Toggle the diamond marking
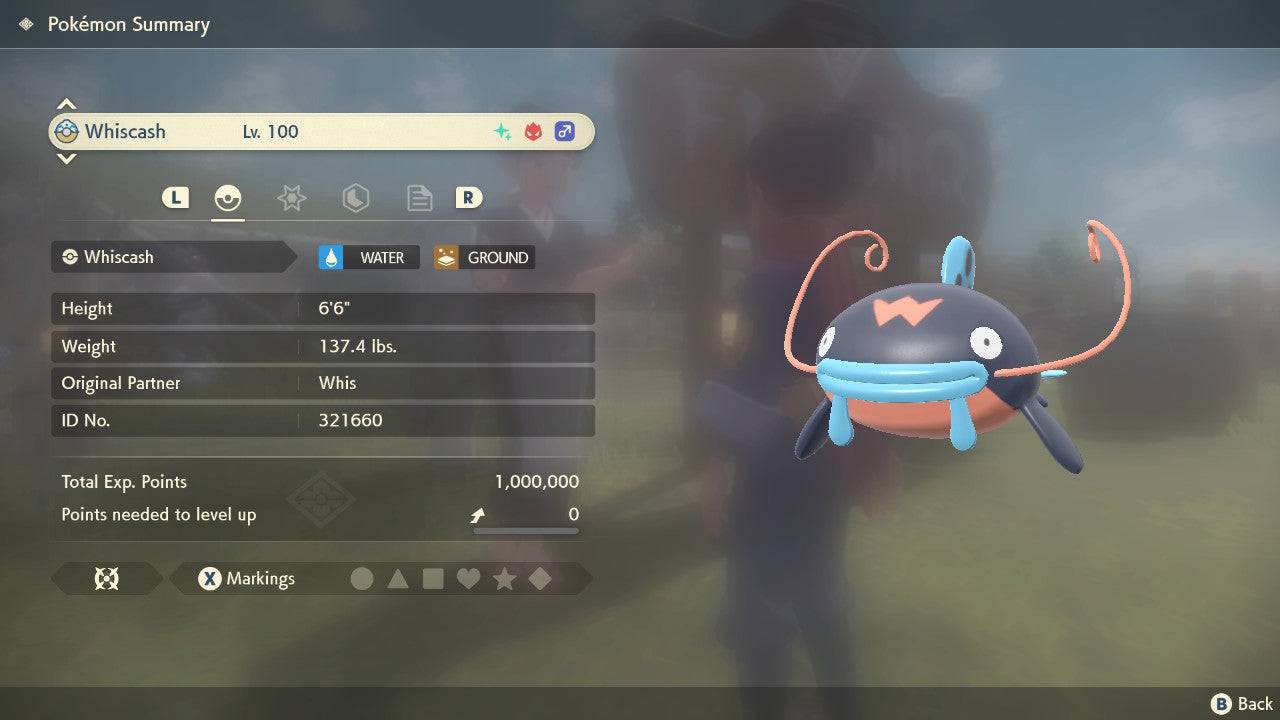Viewport: 1280px width, 720px height. 540,579
